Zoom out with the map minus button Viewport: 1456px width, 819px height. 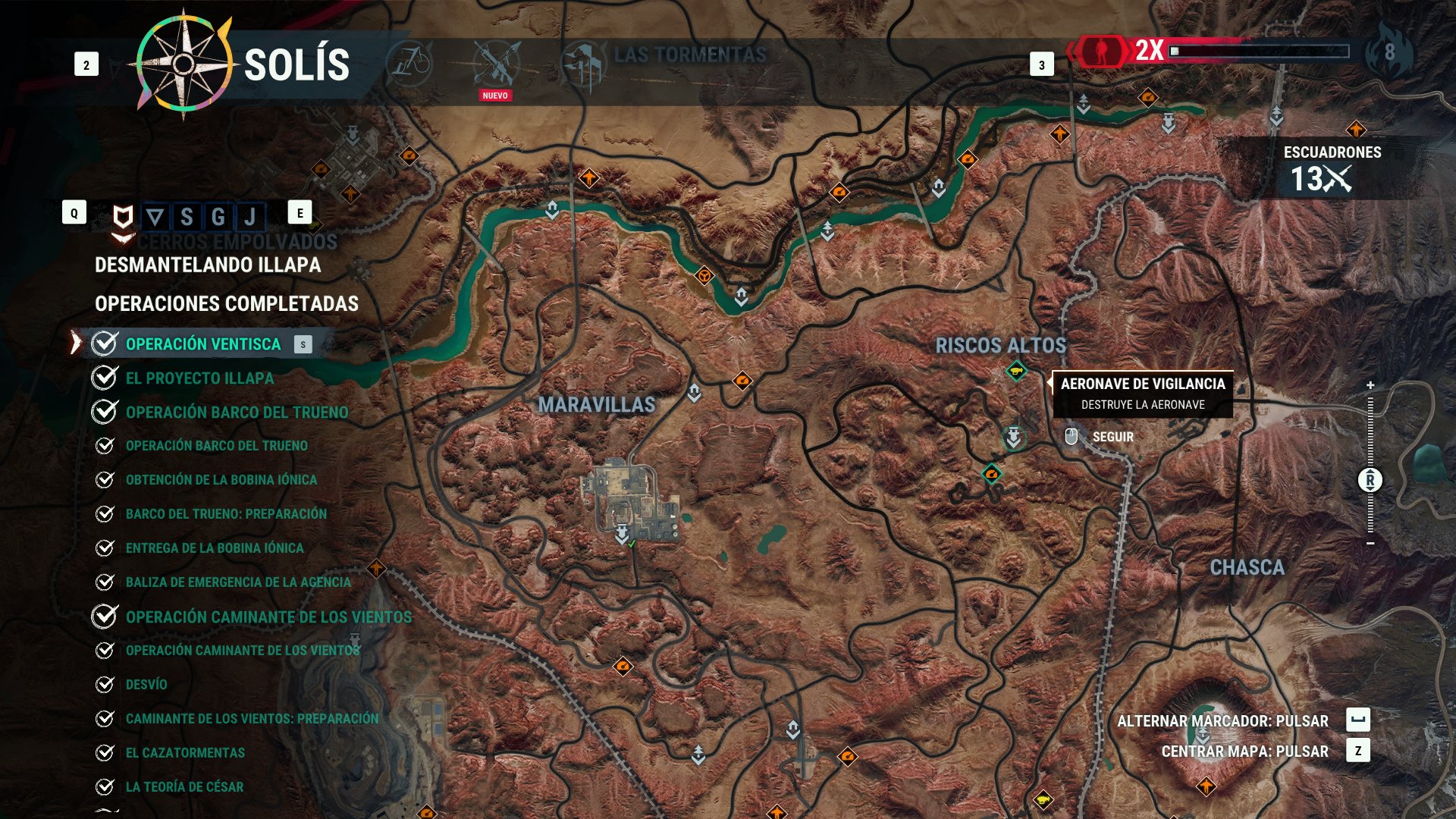(1370, 543)
